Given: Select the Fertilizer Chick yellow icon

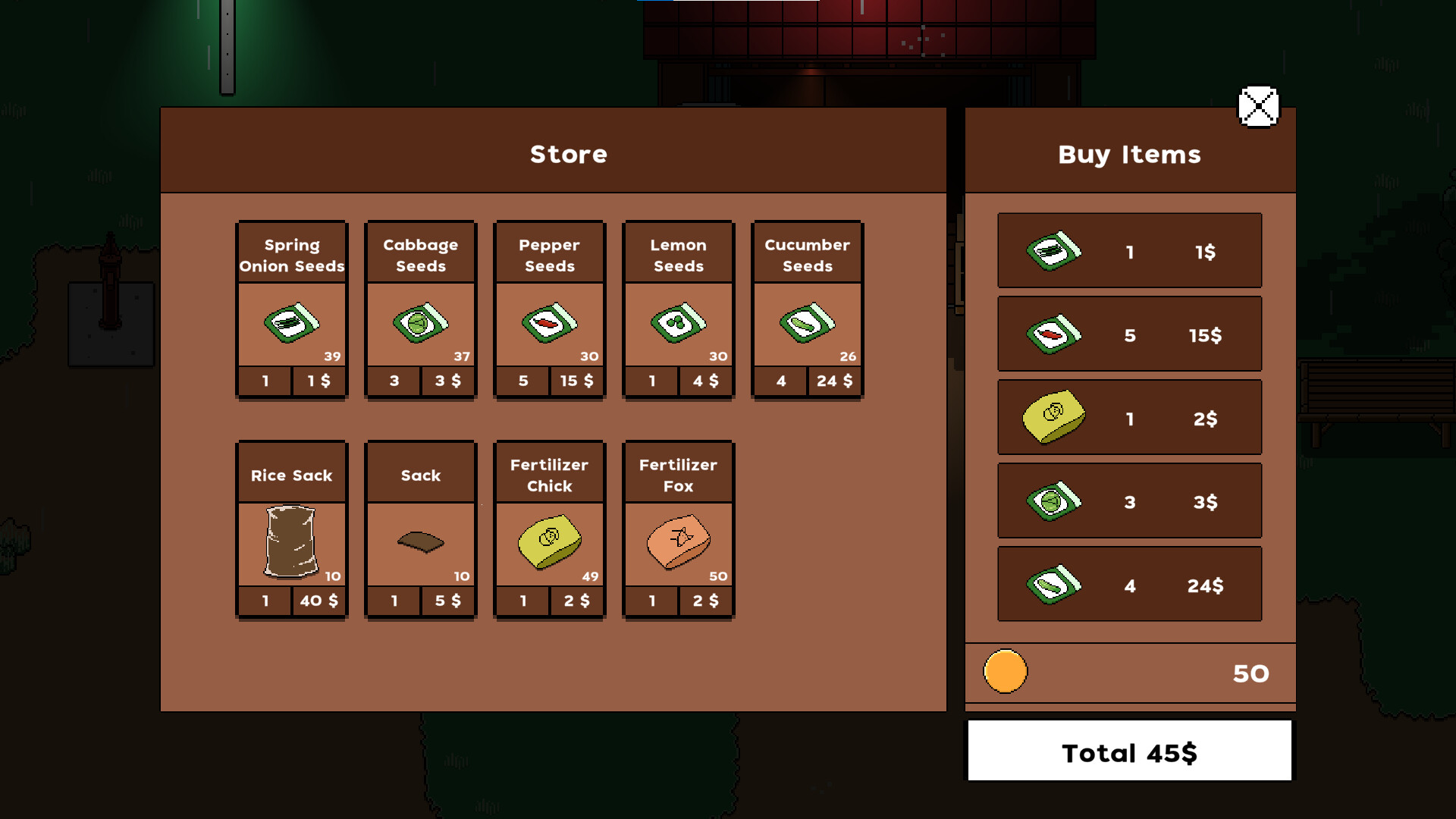Looking at the screenshot, I should [549, 542].
